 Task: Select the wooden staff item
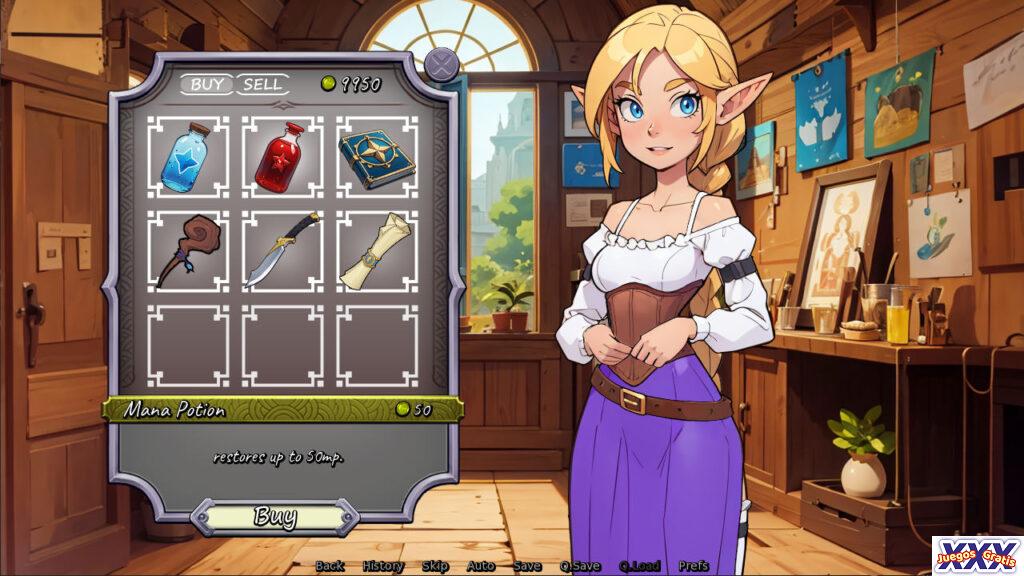click(188, 251)
